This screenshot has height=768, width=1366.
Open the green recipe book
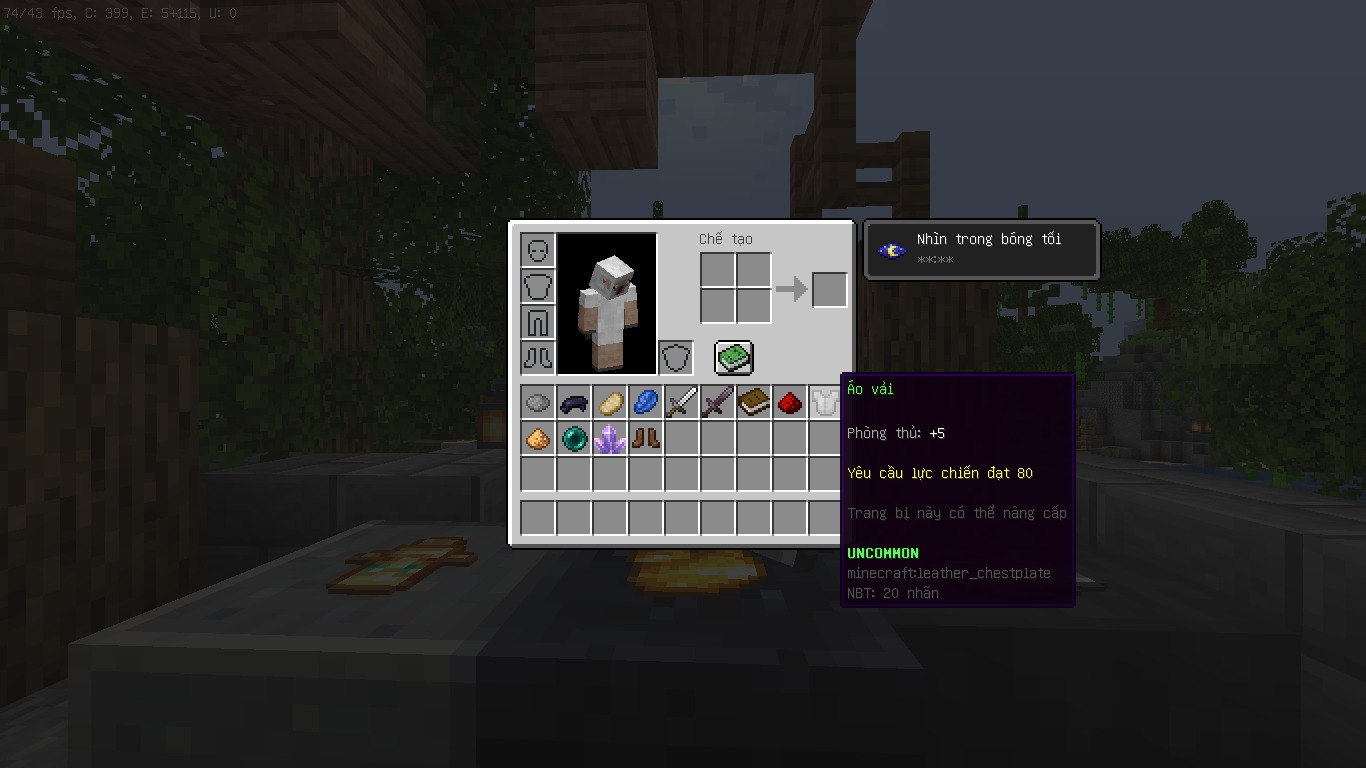pos(733,358)
